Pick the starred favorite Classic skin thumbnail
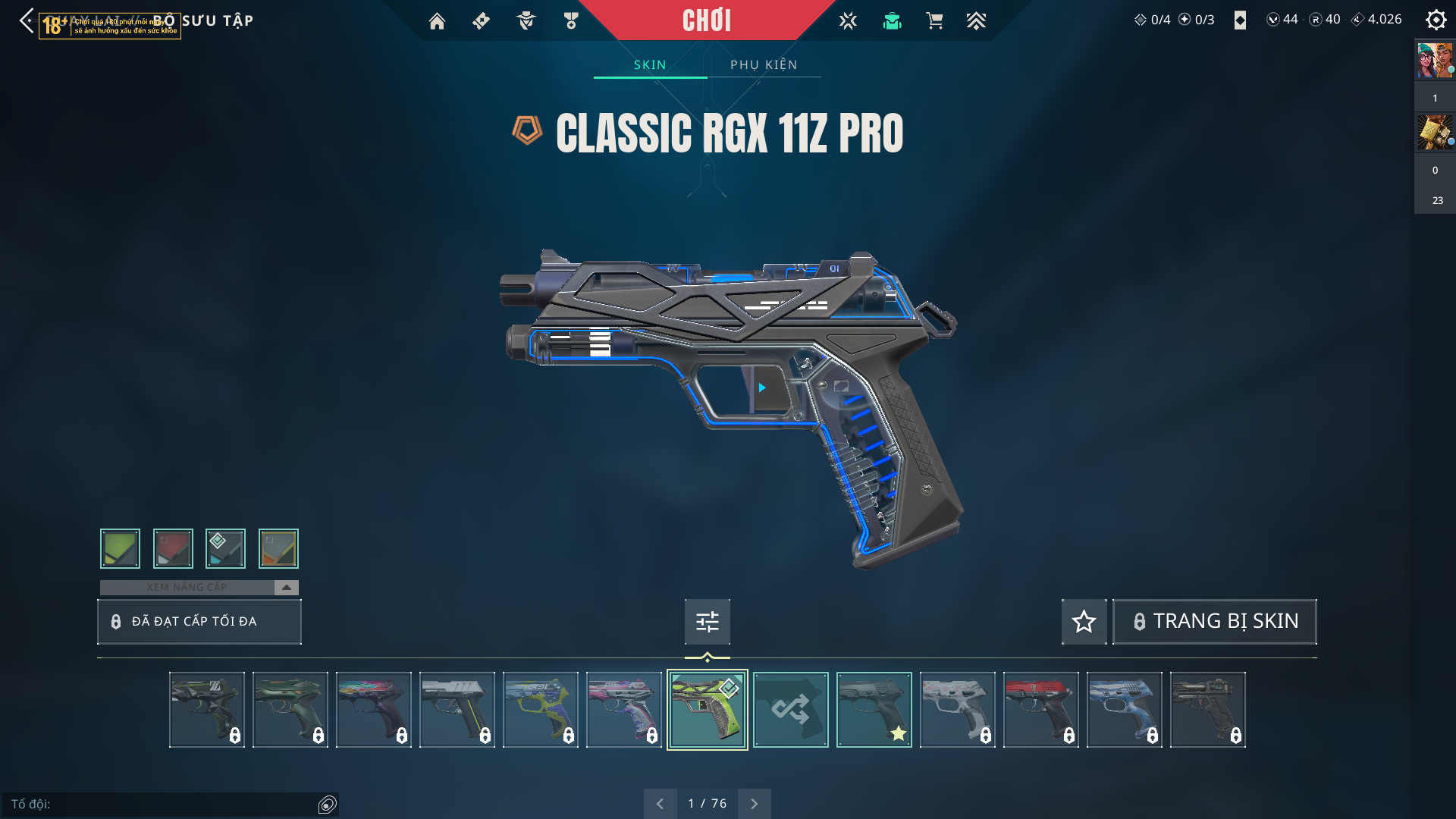Image resolution: width=1456 pixels, height=819 pixels. [874, 710]
